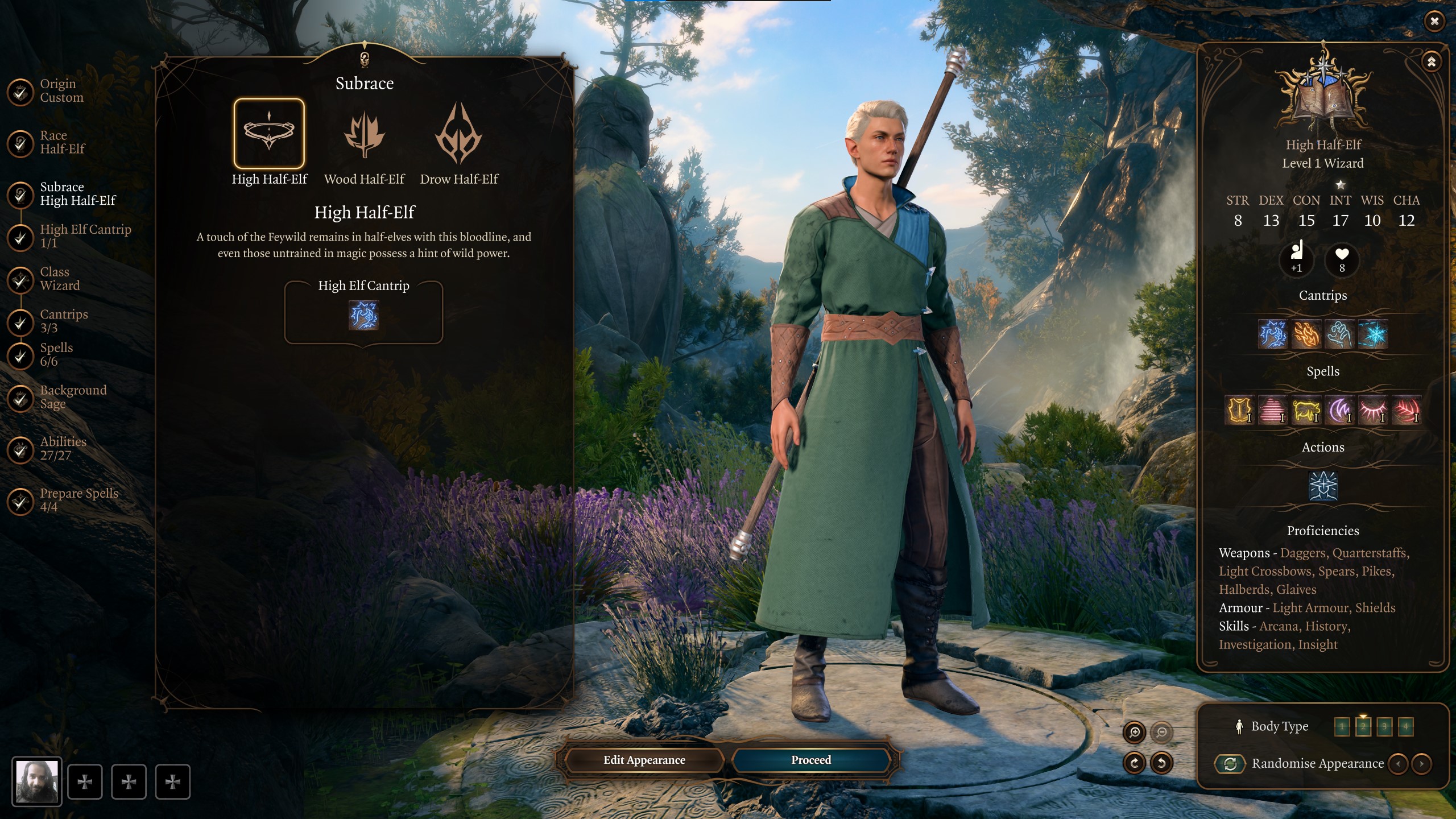Select the Fire Bolt cantrip icon
The height and width of the screenshot is (819, 1456).
[1306, 334]
